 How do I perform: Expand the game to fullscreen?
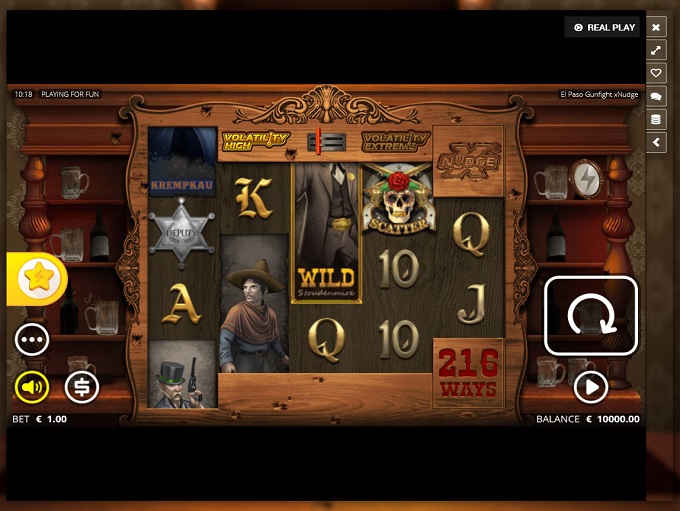[656, 50]
